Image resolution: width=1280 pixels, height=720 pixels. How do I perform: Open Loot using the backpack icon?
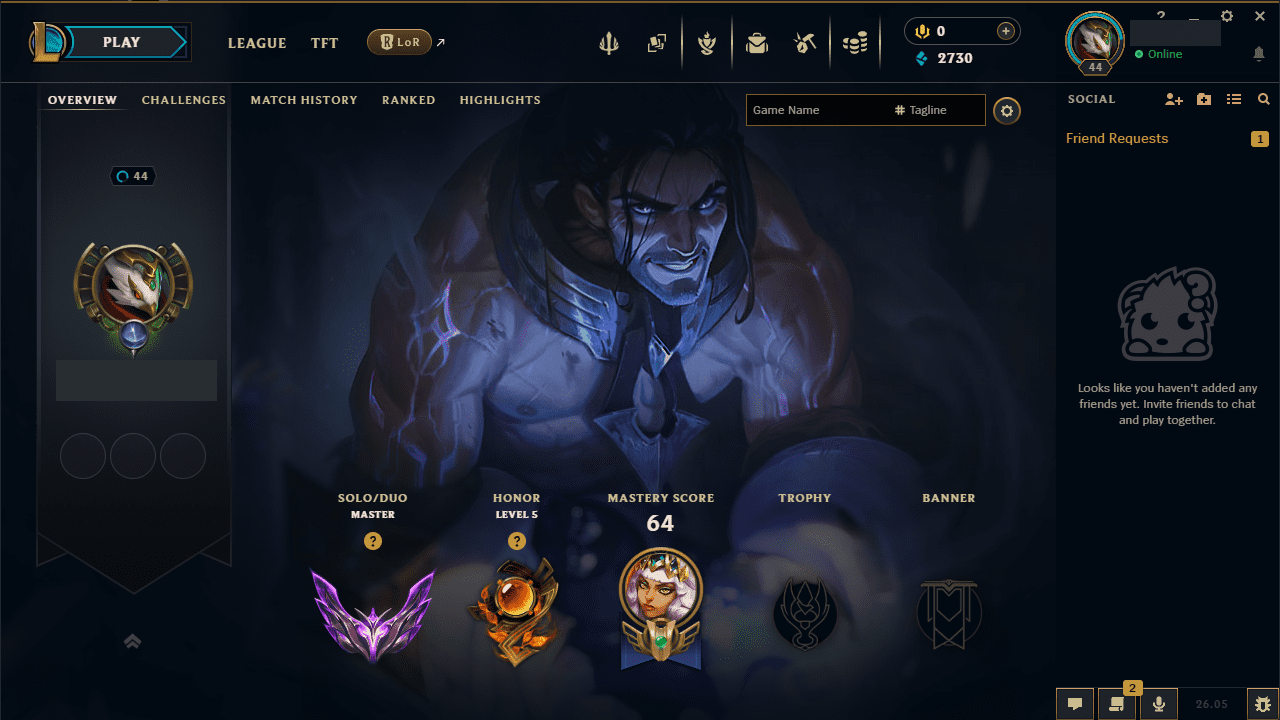point(757,42)
